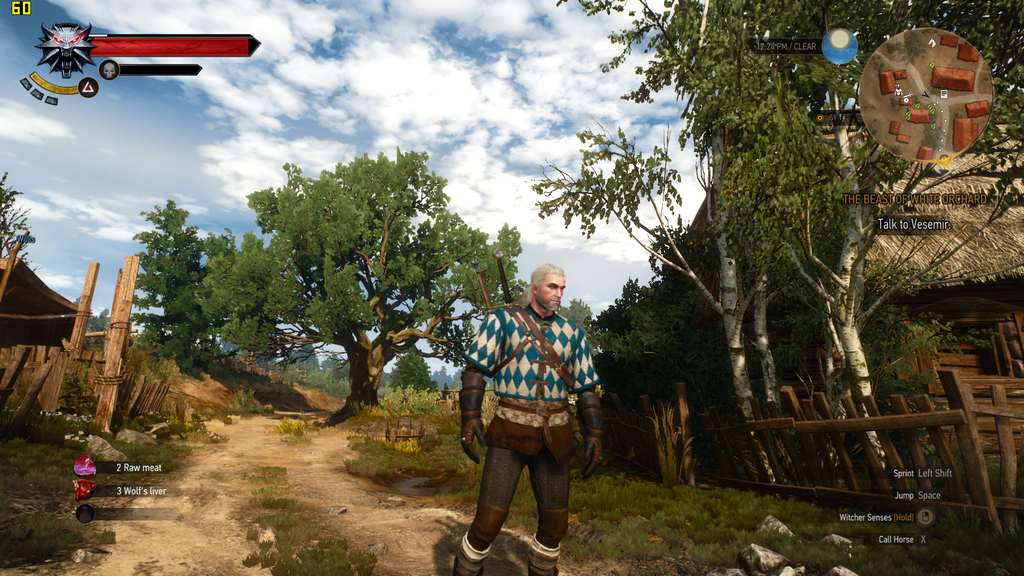Use the Wolf's liver quick slot
The image size is (1024, 576).
[x=86, y=490]
